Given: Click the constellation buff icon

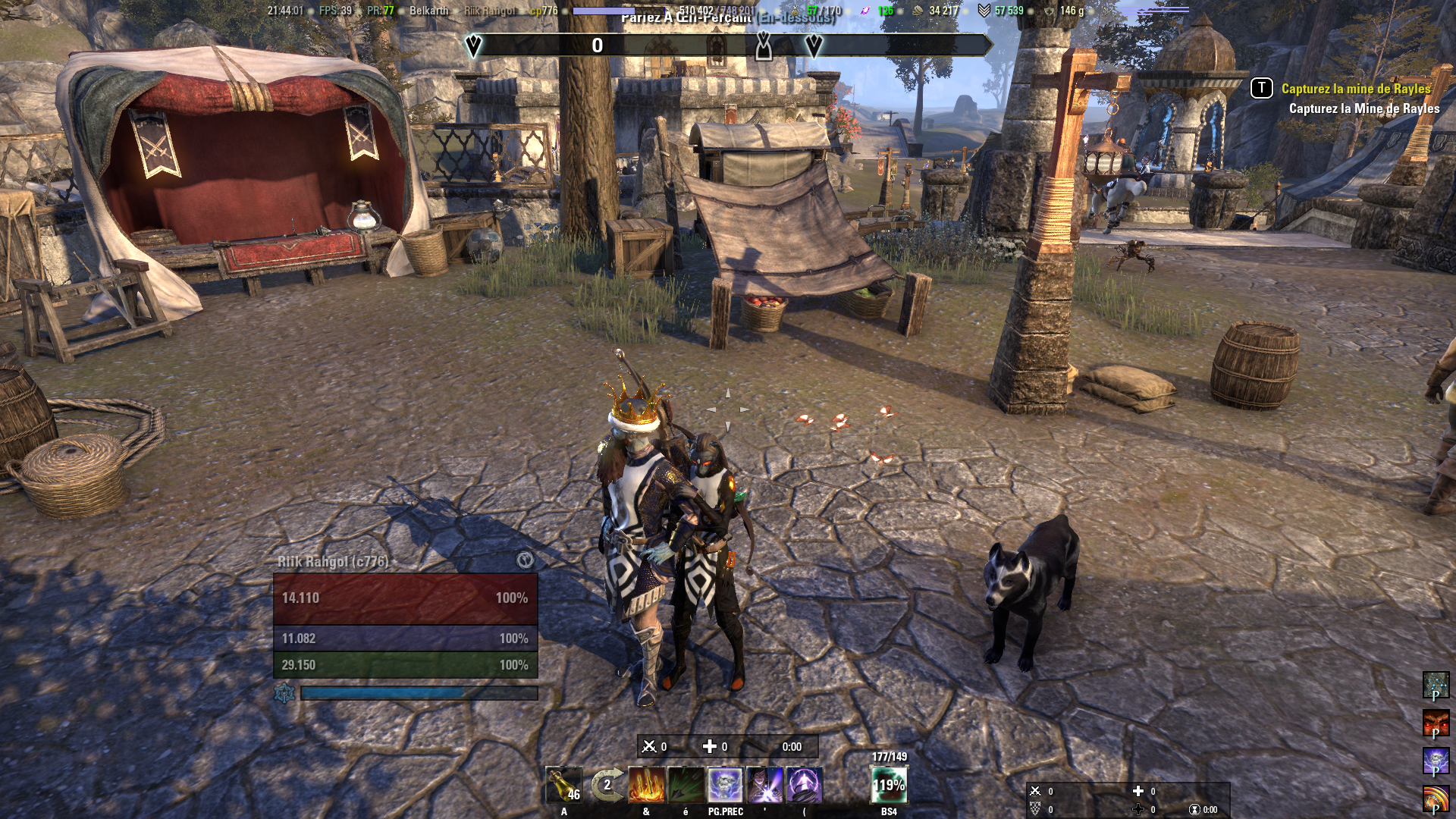Looking at the screenshot, I should click(1435, 686).
